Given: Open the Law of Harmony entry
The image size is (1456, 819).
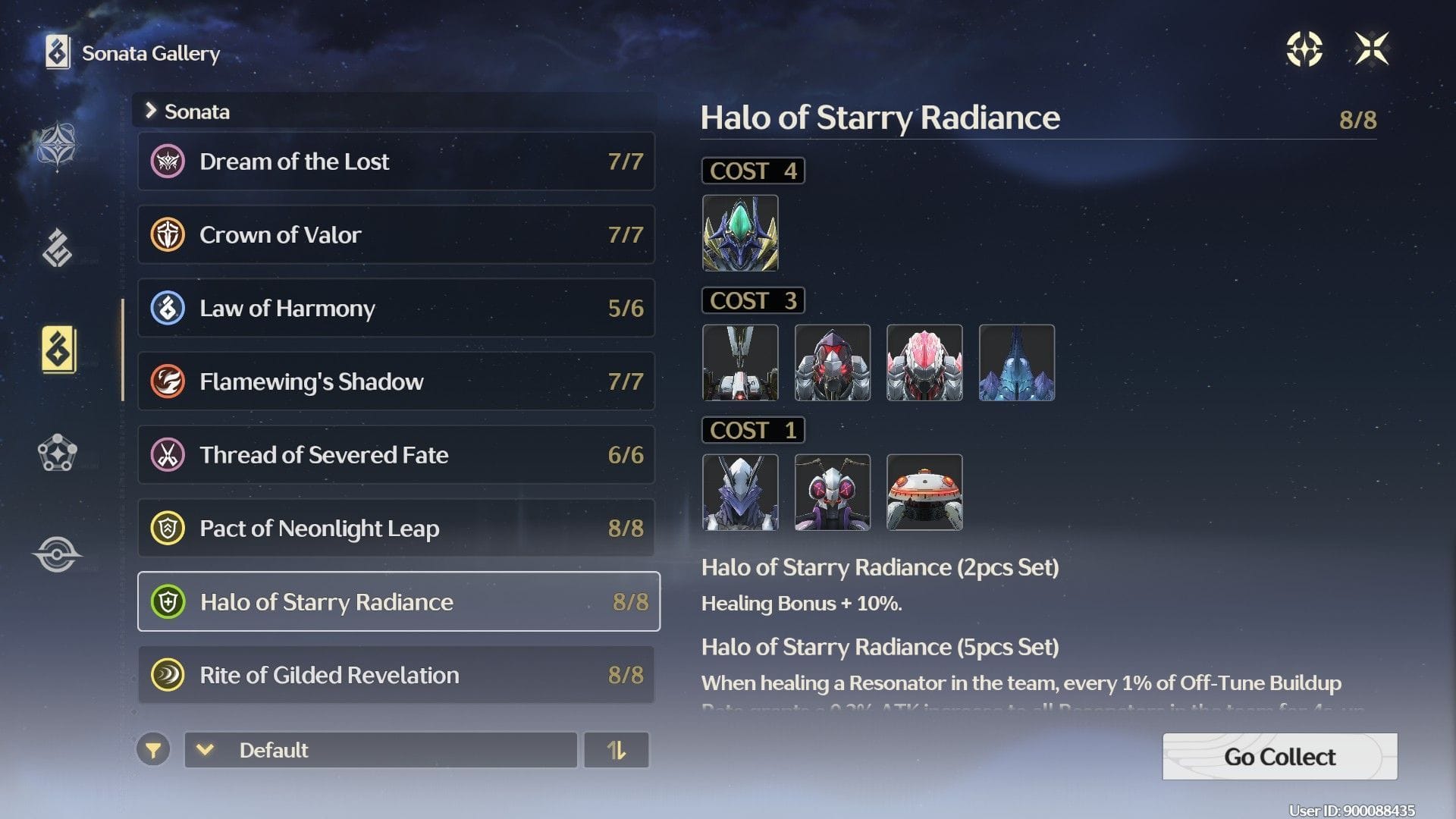Looking at the screenshot, I should pos(396,308).
